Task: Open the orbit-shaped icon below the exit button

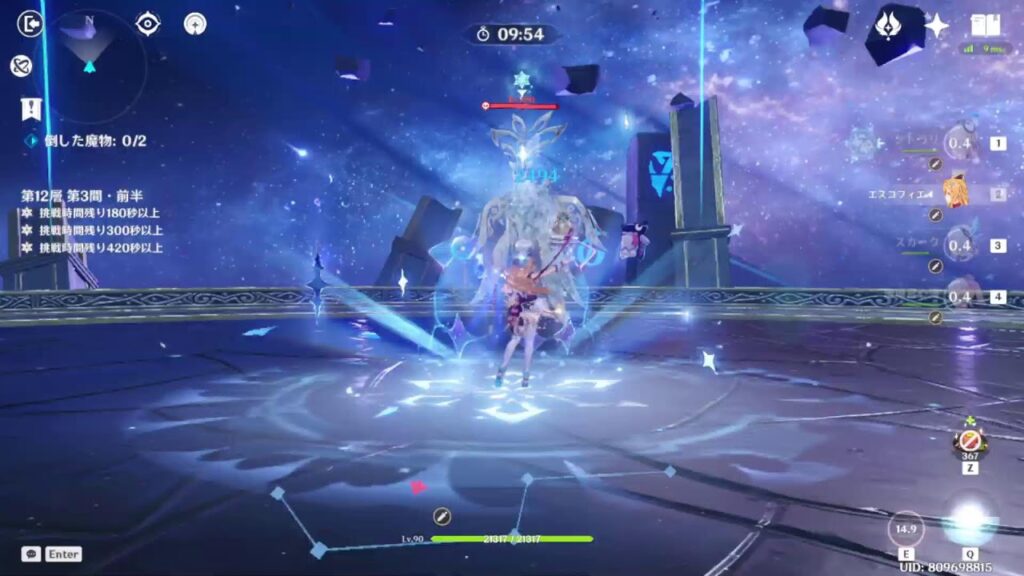Action: point(21,65)
